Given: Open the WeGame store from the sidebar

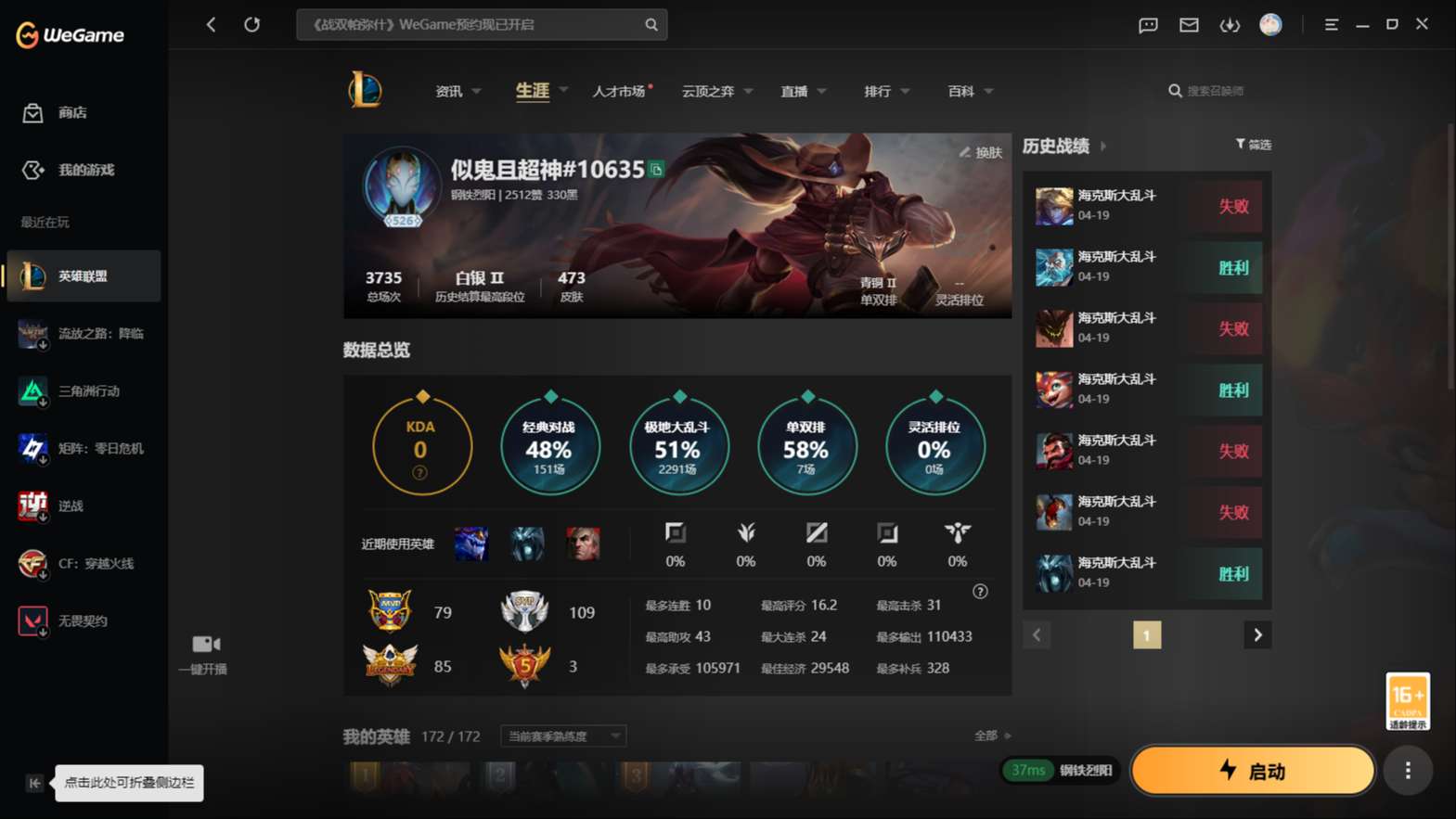Looking at the screenshot, I should tap(32, 112).
